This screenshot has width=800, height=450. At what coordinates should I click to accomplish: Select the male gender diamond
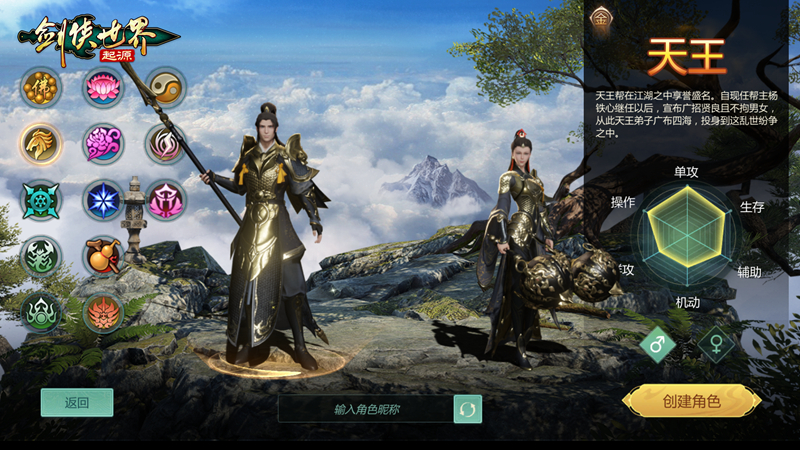coord(659,345)
